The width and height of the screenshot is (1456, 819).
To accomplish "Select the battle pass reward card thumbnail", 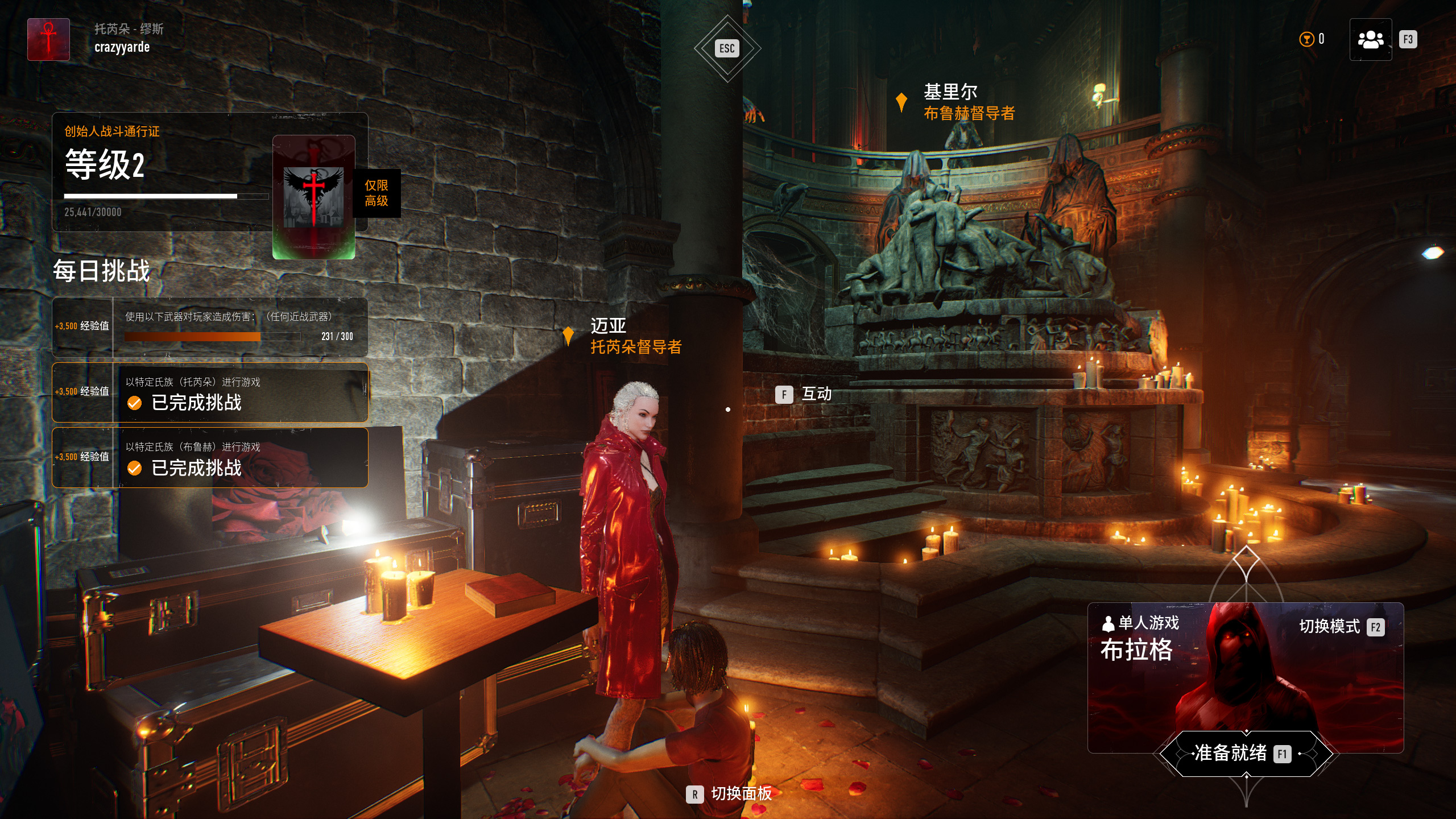I will click(x=314, y=197).
